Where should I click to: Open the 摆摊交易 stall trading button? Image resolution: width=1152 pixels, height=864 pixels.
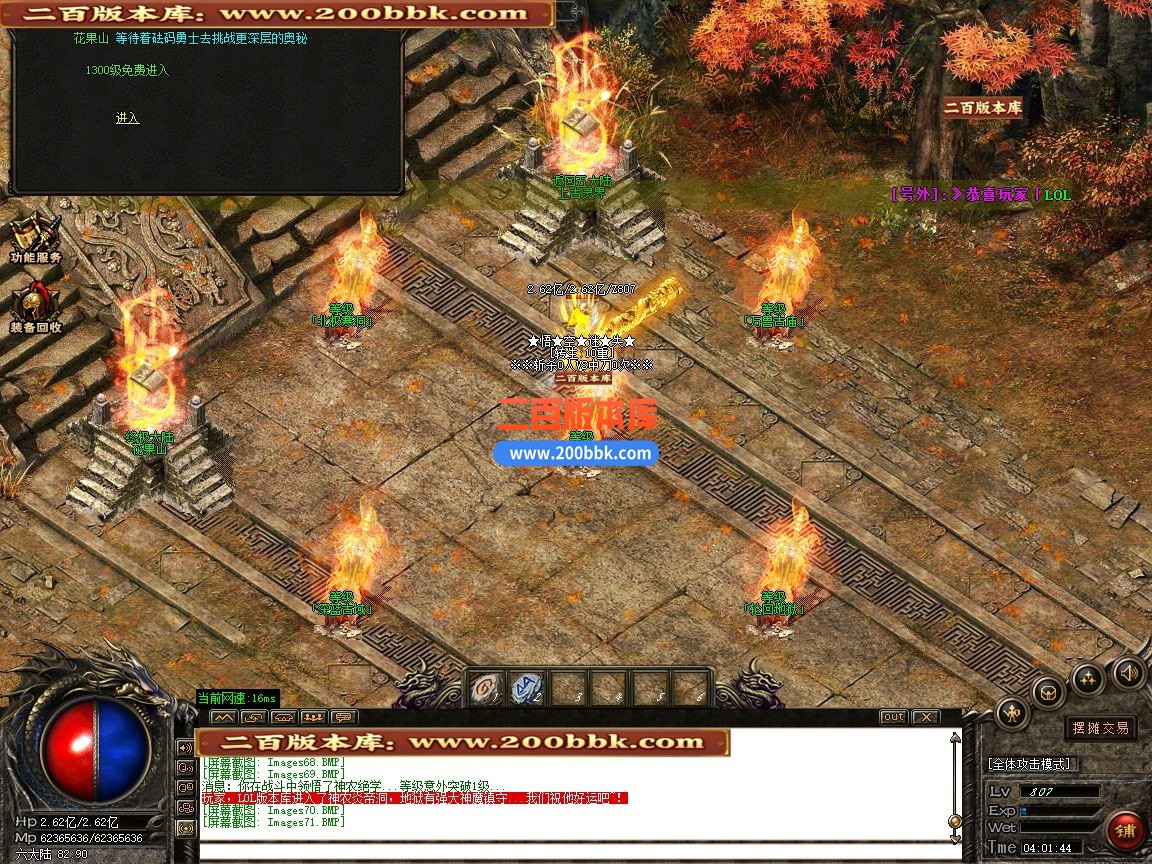pyautogui.click(x=1100, y=728)
